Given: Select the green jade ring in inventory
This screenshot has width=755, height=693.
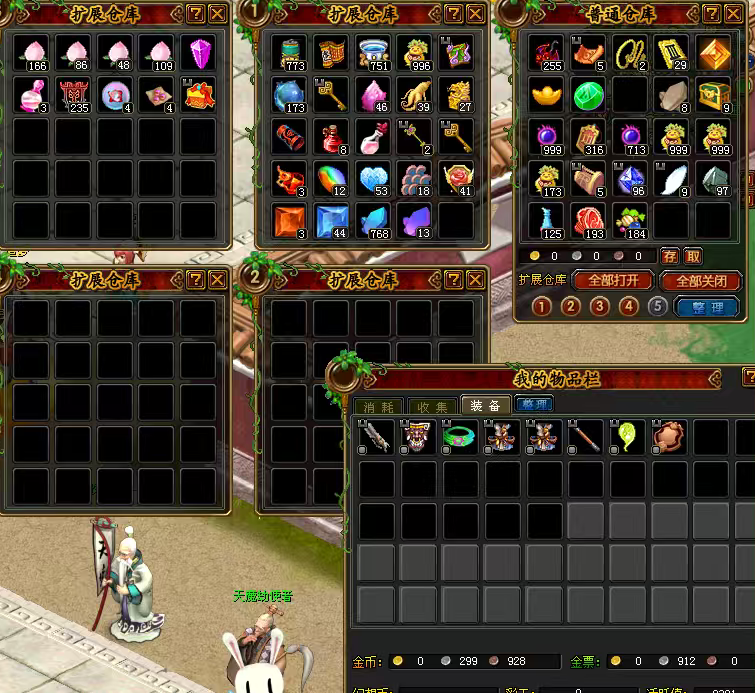Looking at the screenshot, I should tap(459, 437).
